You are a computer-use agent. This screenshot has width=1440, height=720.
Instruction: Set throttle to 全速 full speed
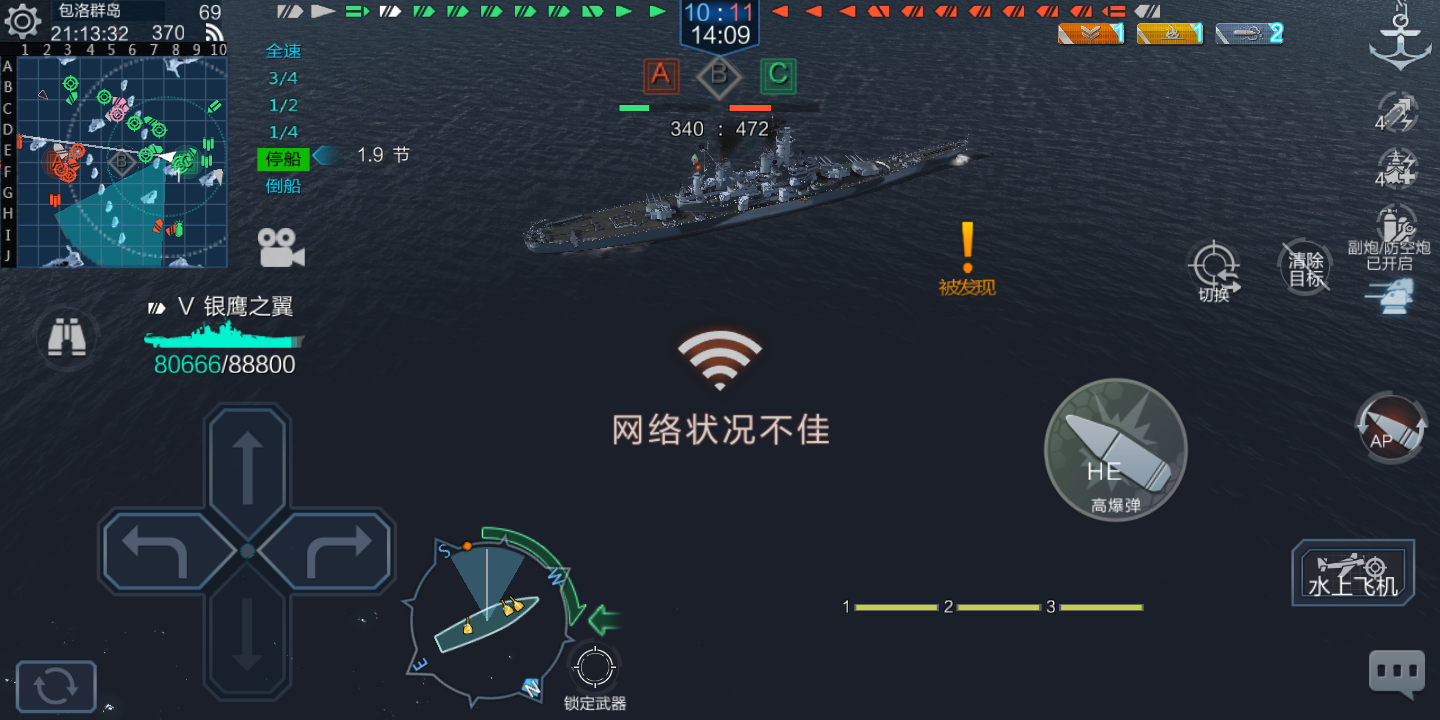[x=283, y=51]
